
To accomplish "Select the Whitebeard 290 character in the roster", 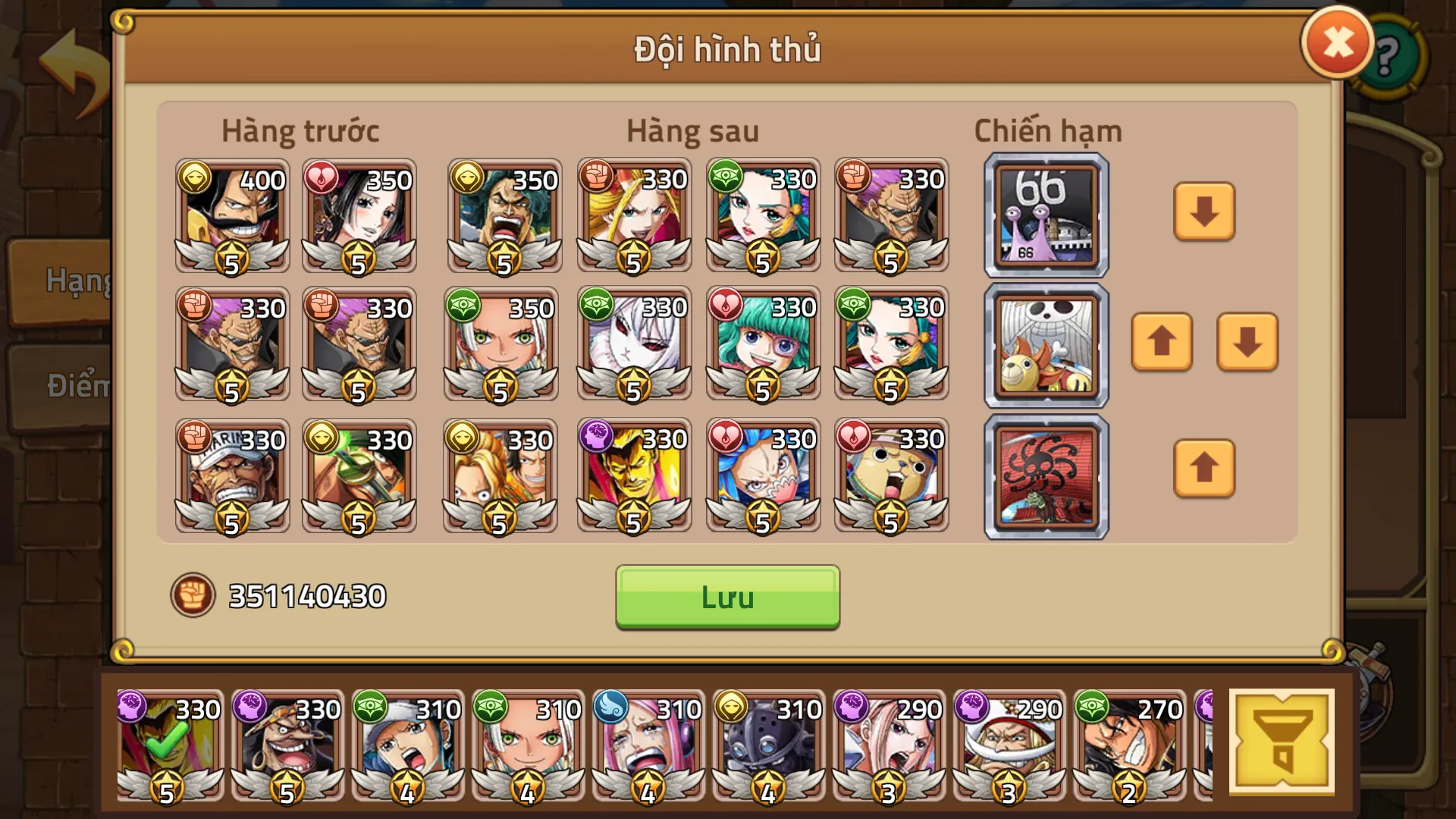I will 1009,747.
